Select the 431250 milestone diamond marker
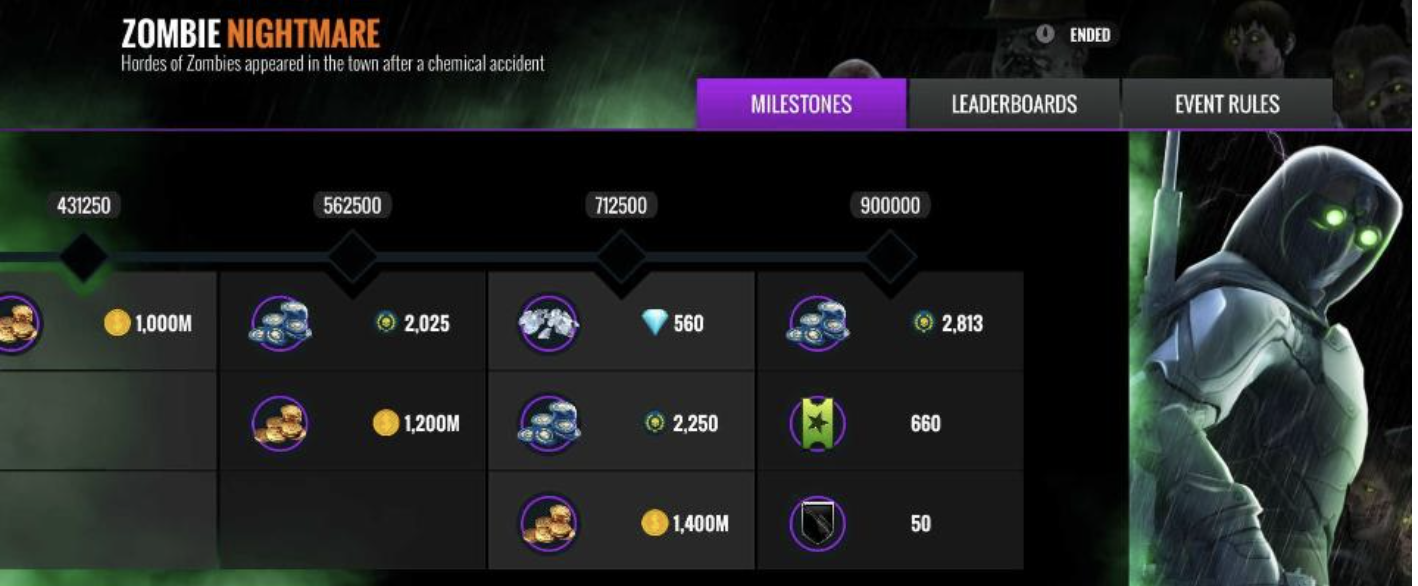This screenshot has height=586, width=1418. pos(83,257)
